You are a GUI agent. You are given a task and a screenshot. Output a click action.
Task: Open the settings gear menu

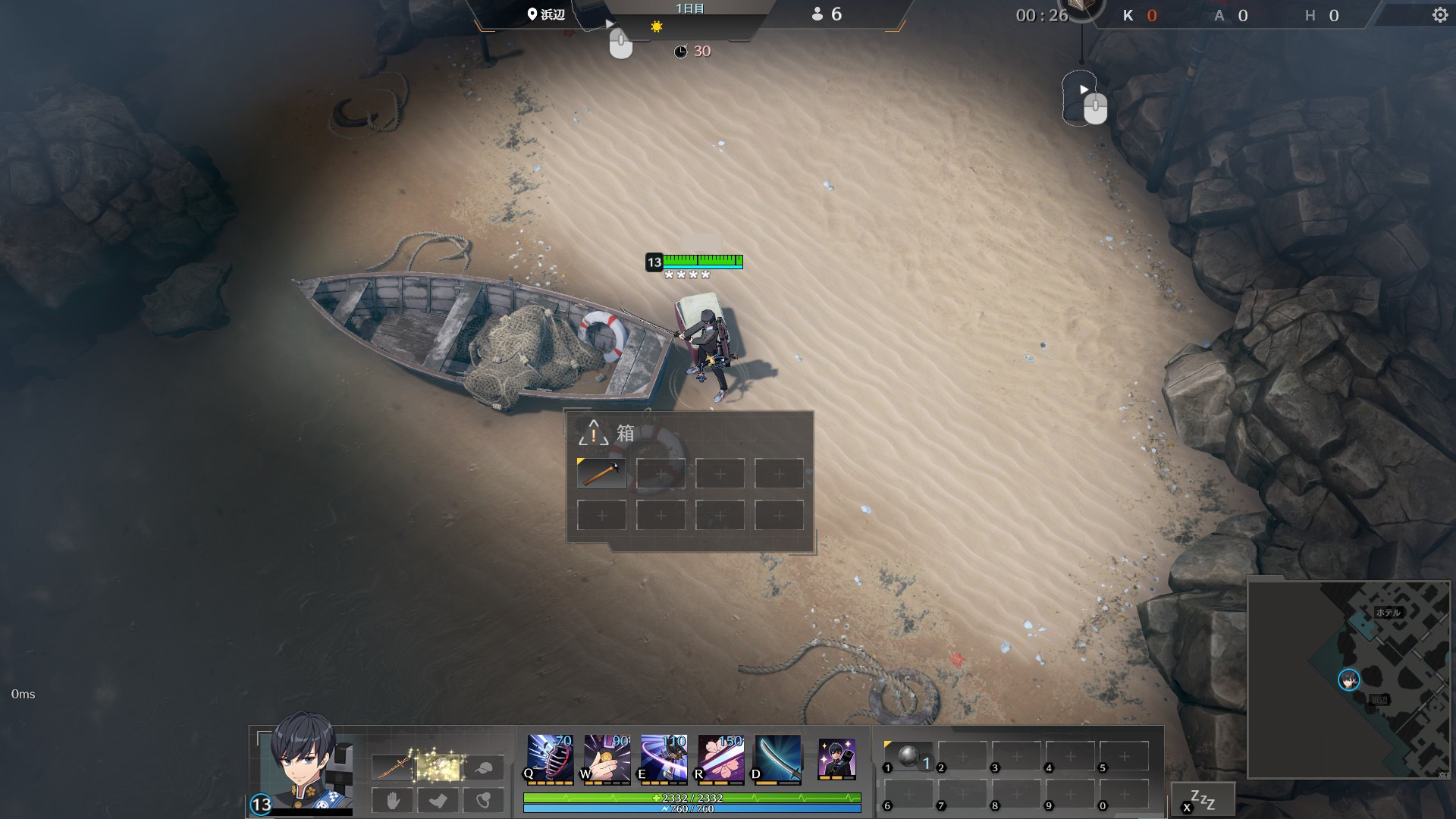click(x=1439, y=15)
